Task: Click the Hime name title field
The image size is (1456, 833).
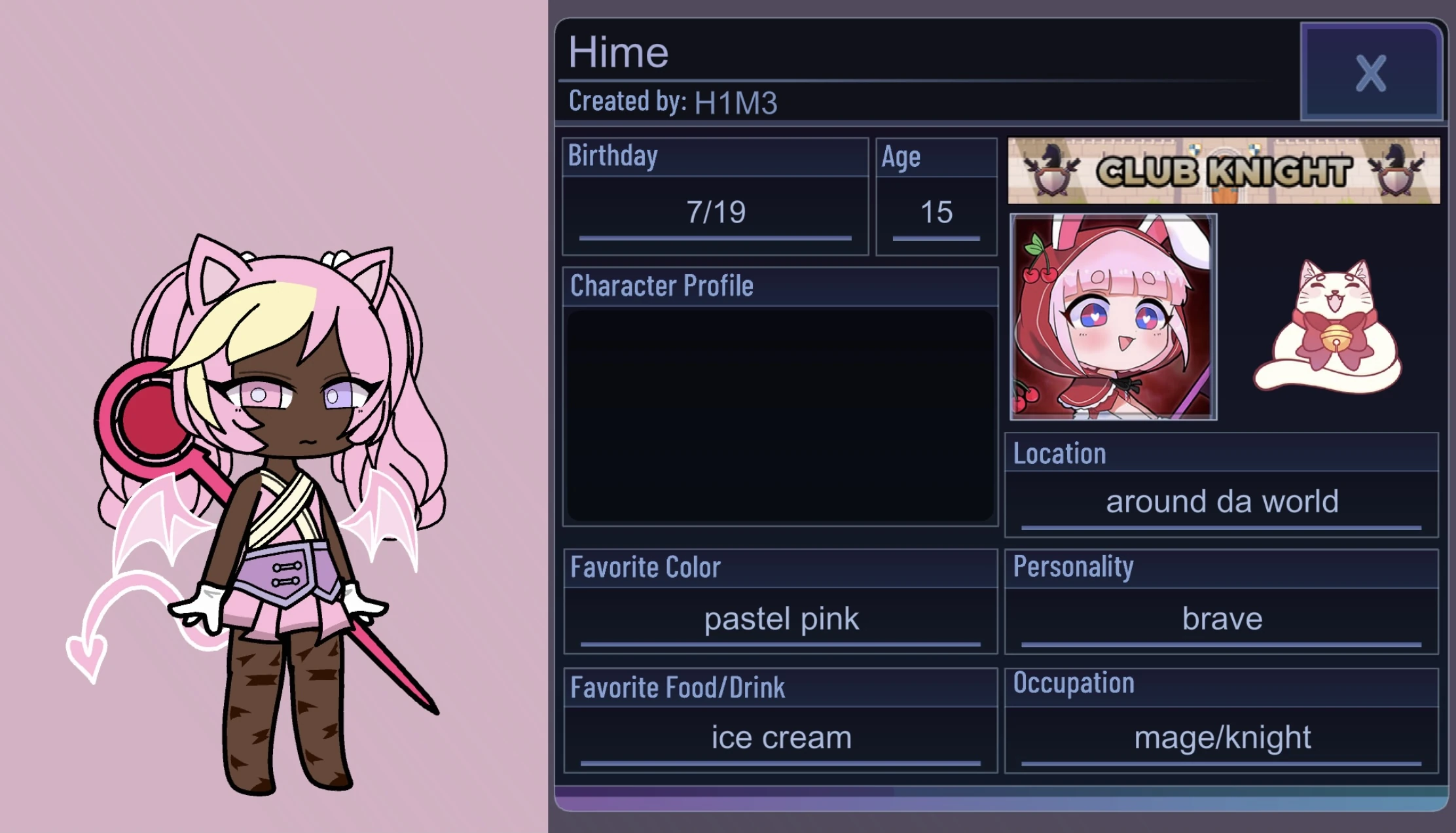Action: click(x=619, y=52)
